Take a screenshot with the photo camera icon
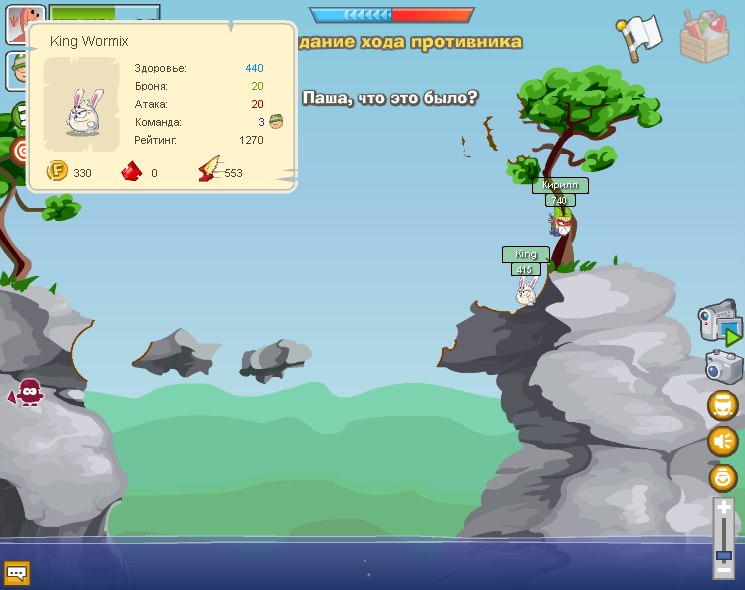745x590 pixels. [722, 366]
